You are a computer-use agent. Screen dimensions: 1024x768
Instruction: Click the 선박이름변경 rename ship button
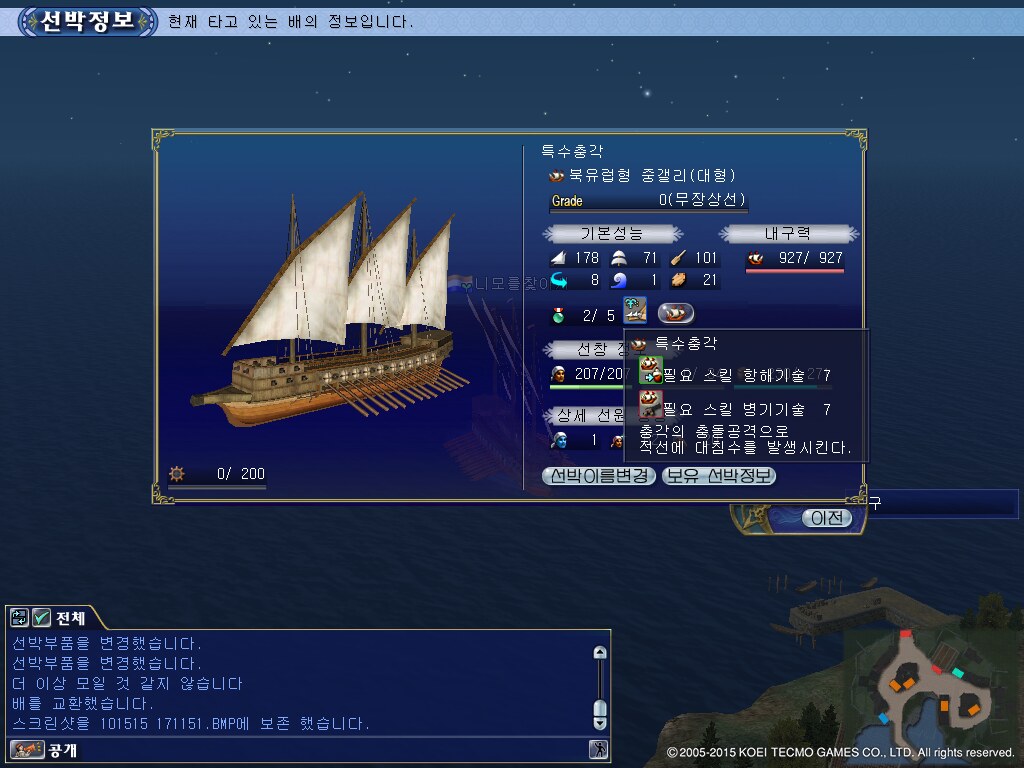[x=599, y=476]
